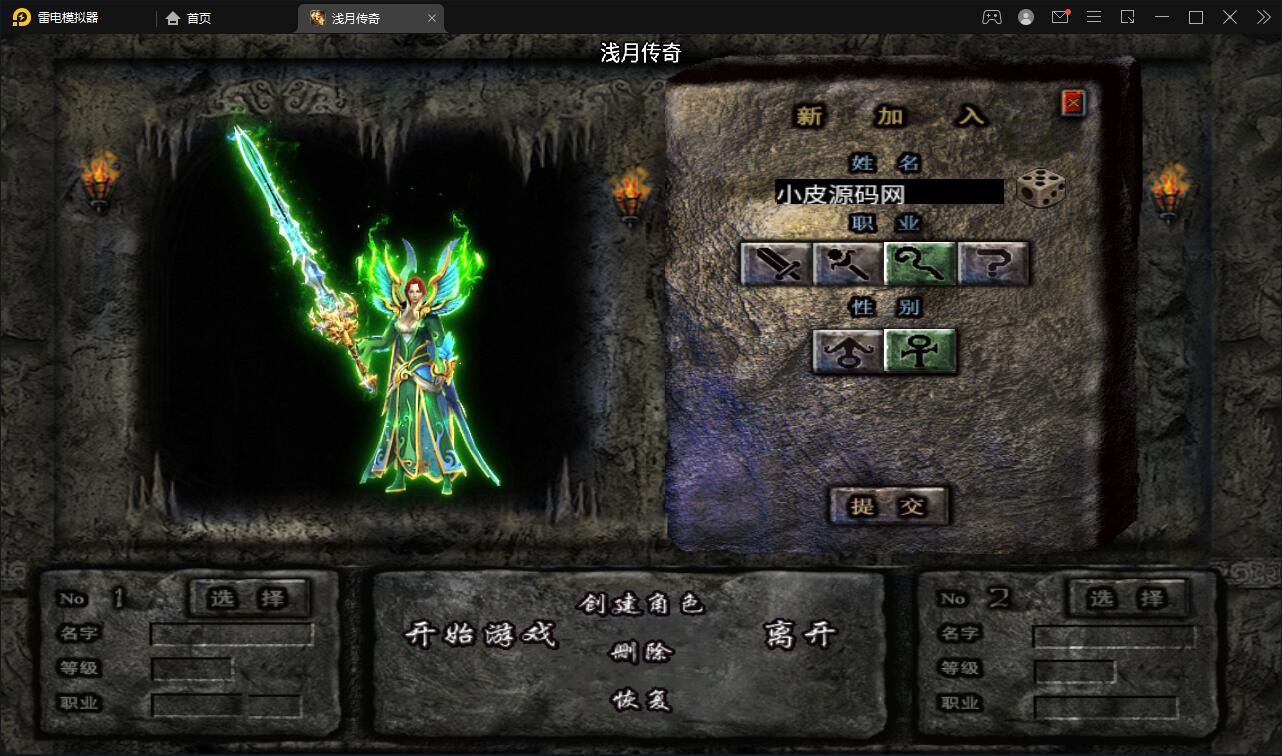The image size is (1282, 756).
Task: Switch to the 浅月传奇 game tab
Action: (360, 17)
